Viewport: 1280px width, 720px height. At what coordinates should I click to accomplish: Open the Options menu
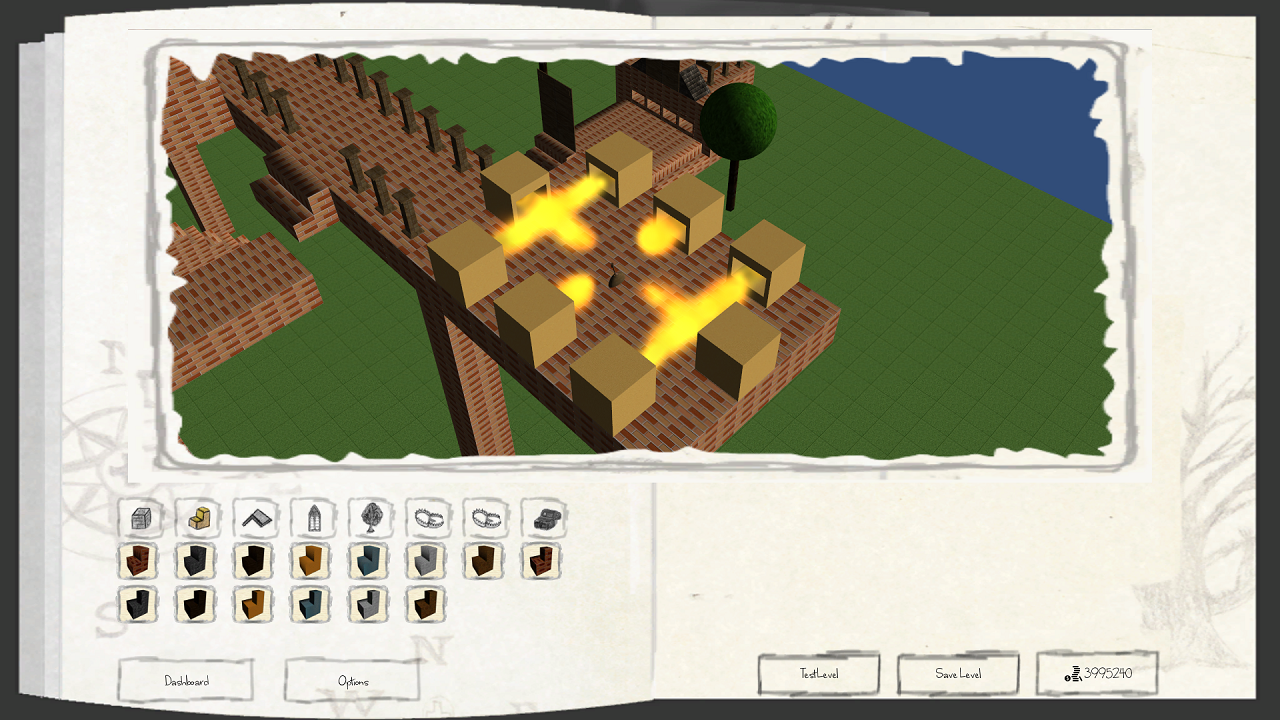(x=352, y=681)
